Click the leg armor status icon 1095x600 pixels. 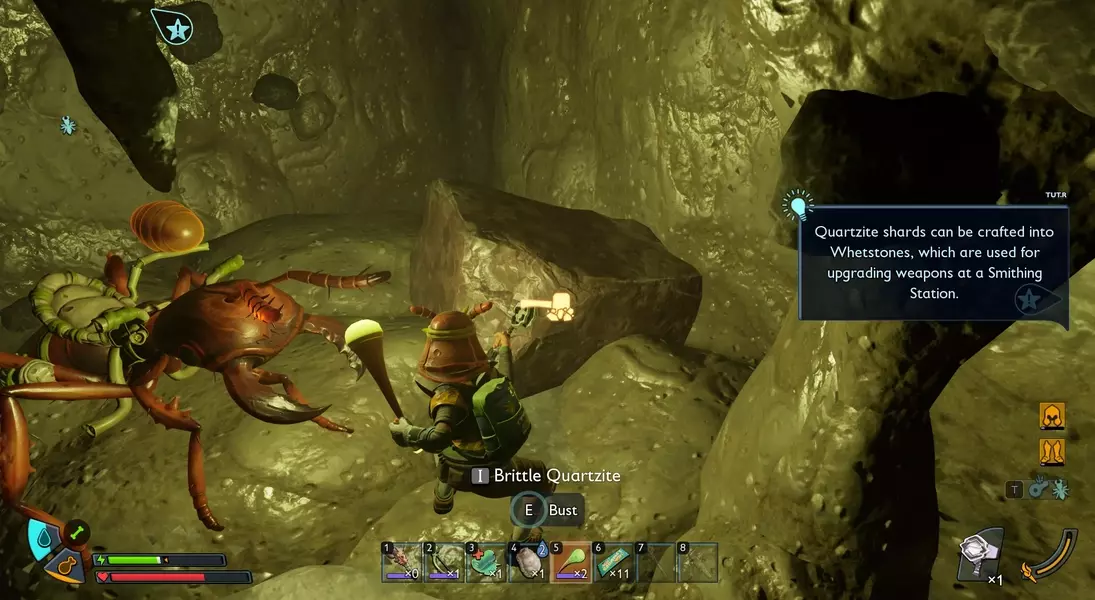(x=1052, y=452)
